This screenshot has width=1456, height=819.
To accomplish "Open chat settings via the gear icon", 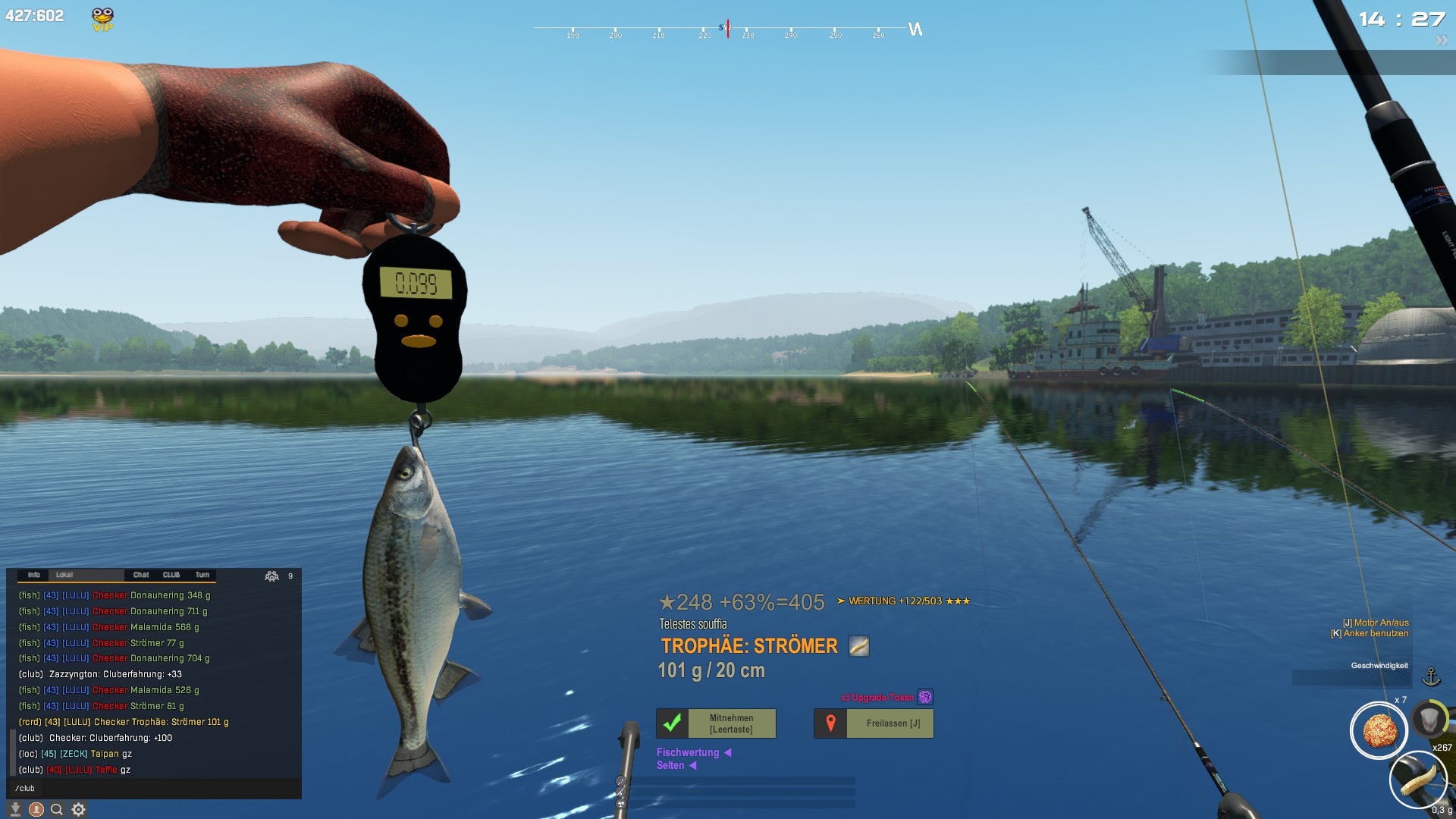I will [x=78, y=809].
